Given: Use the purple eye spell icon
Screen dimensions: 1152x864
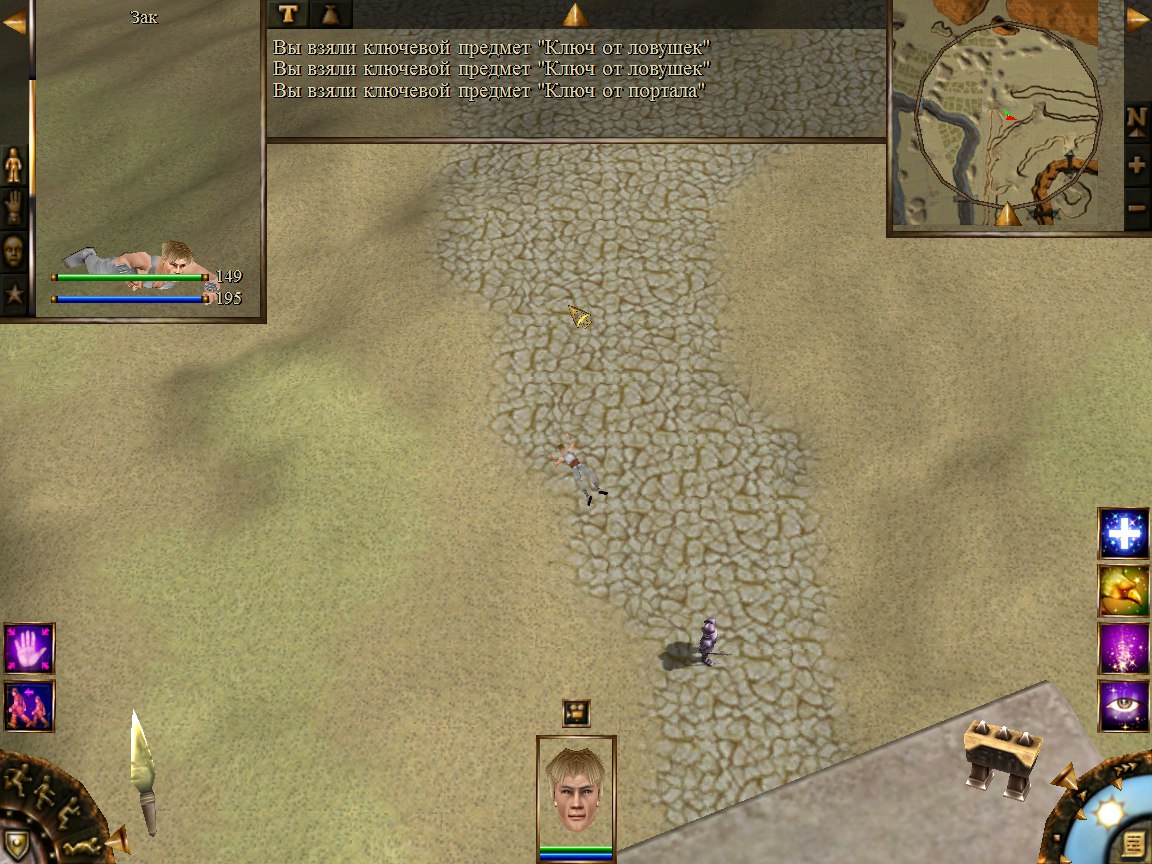Looking at the screenshot, I should (1124, 706).
